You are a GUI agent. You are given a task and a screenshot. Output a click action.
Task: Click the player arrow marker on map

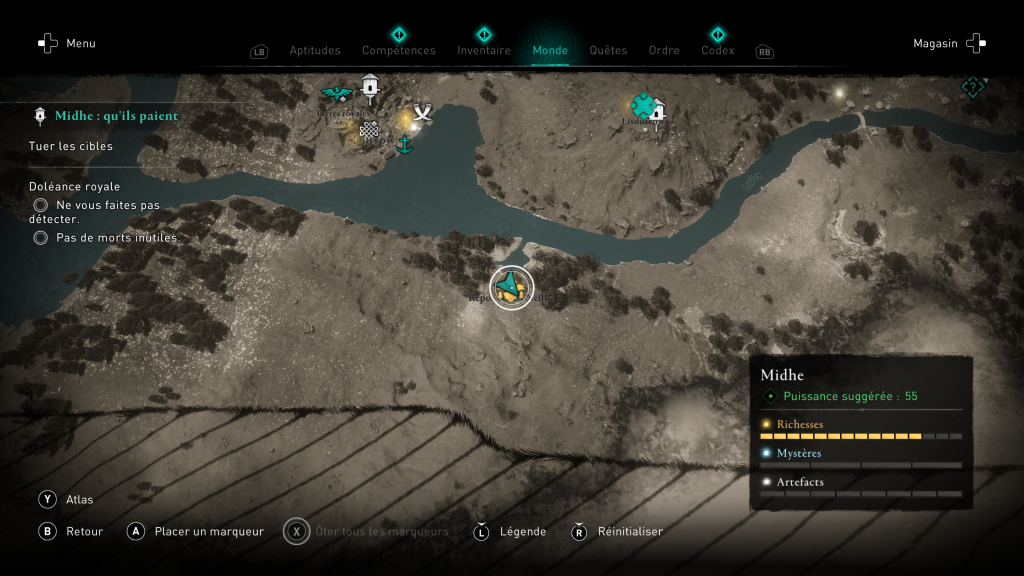point(511,288)
